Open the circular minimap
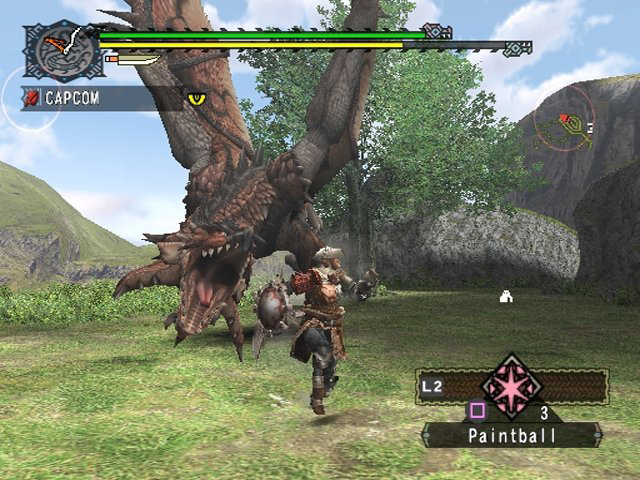Screen dimensions: 640x480 (x=565, y=124)
